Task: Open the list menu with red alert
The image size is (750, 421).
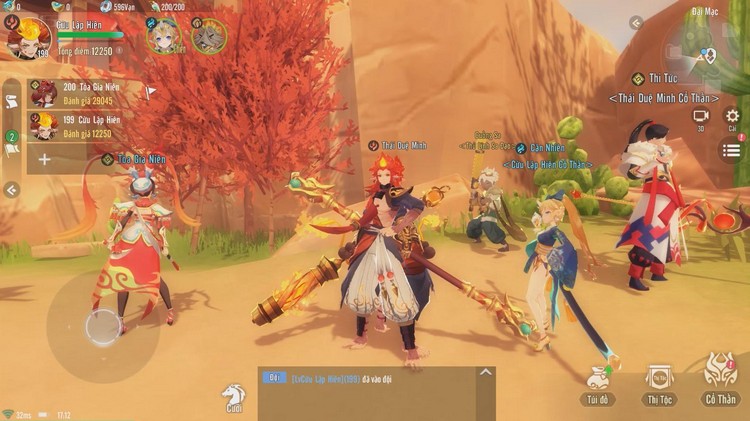Action: pos(732,150)
